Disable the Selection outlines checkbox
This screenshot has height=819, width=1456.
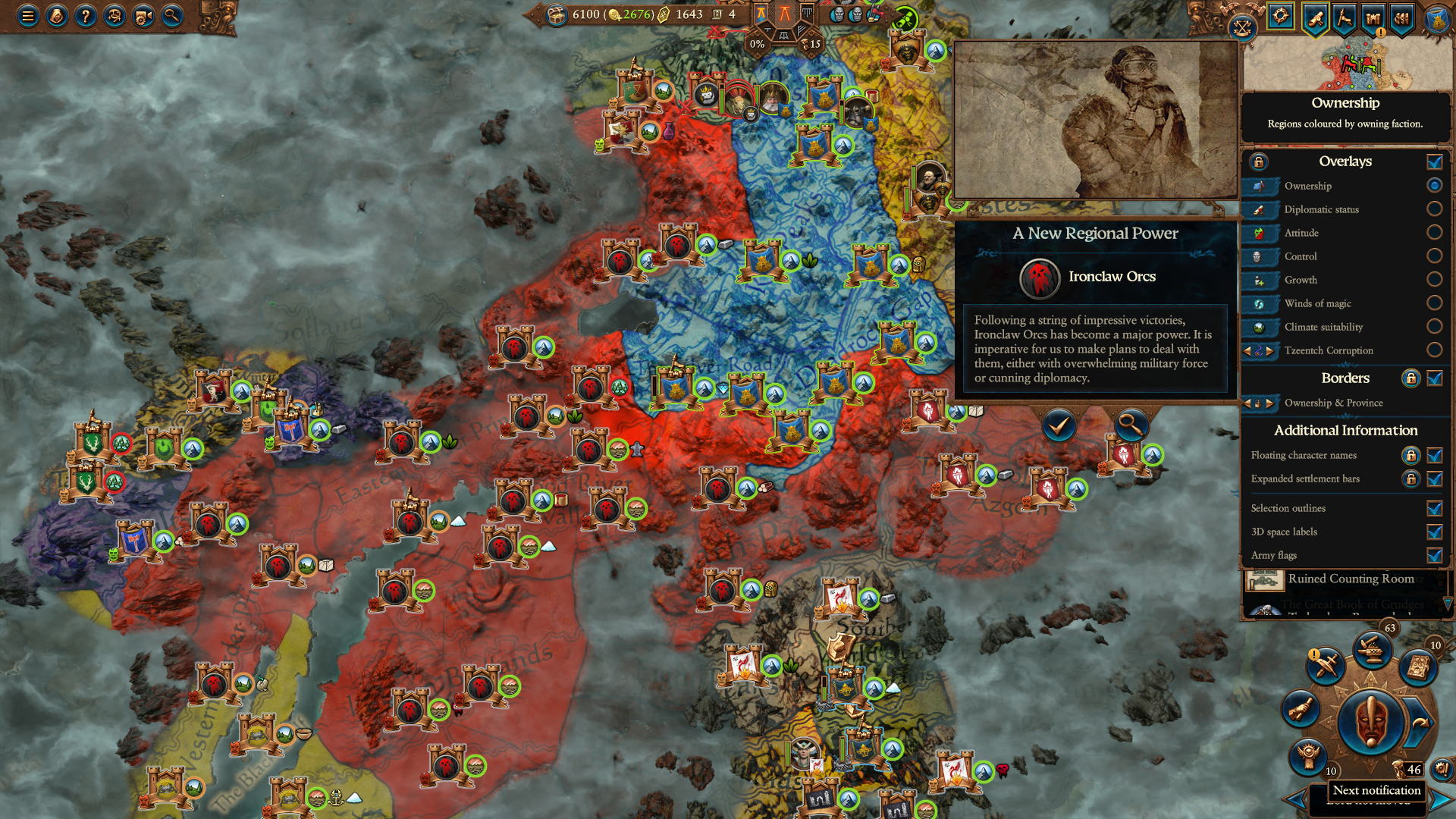click(x=1434, y=509)
